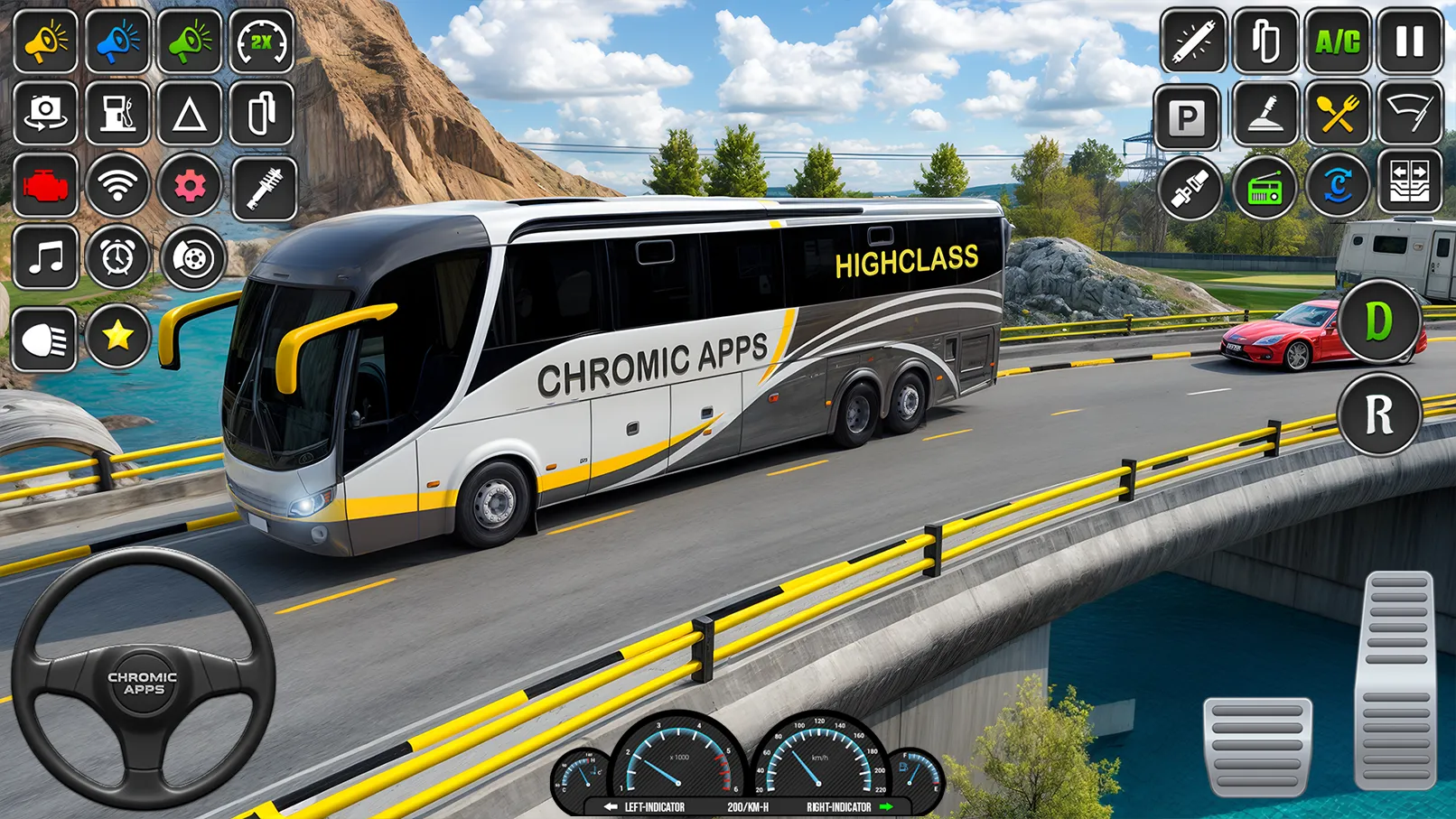
Task: Toggle the headlights on
Action: 45,337
